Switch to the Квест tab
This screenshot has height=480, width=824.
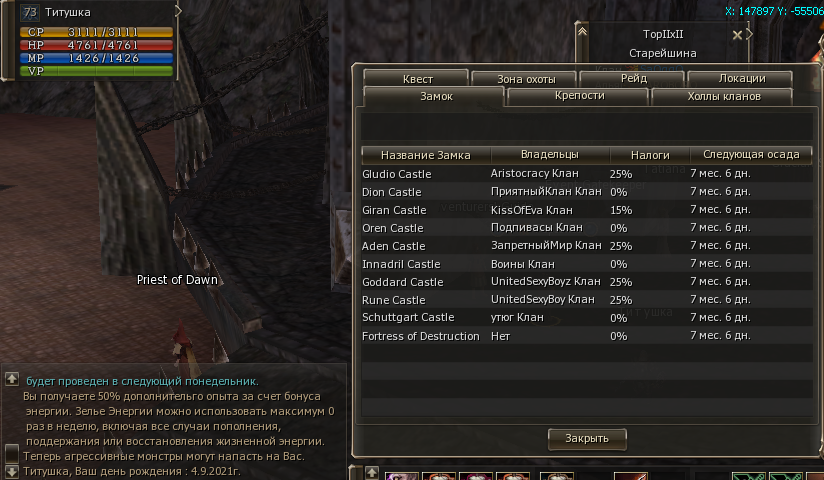[417, 78]
